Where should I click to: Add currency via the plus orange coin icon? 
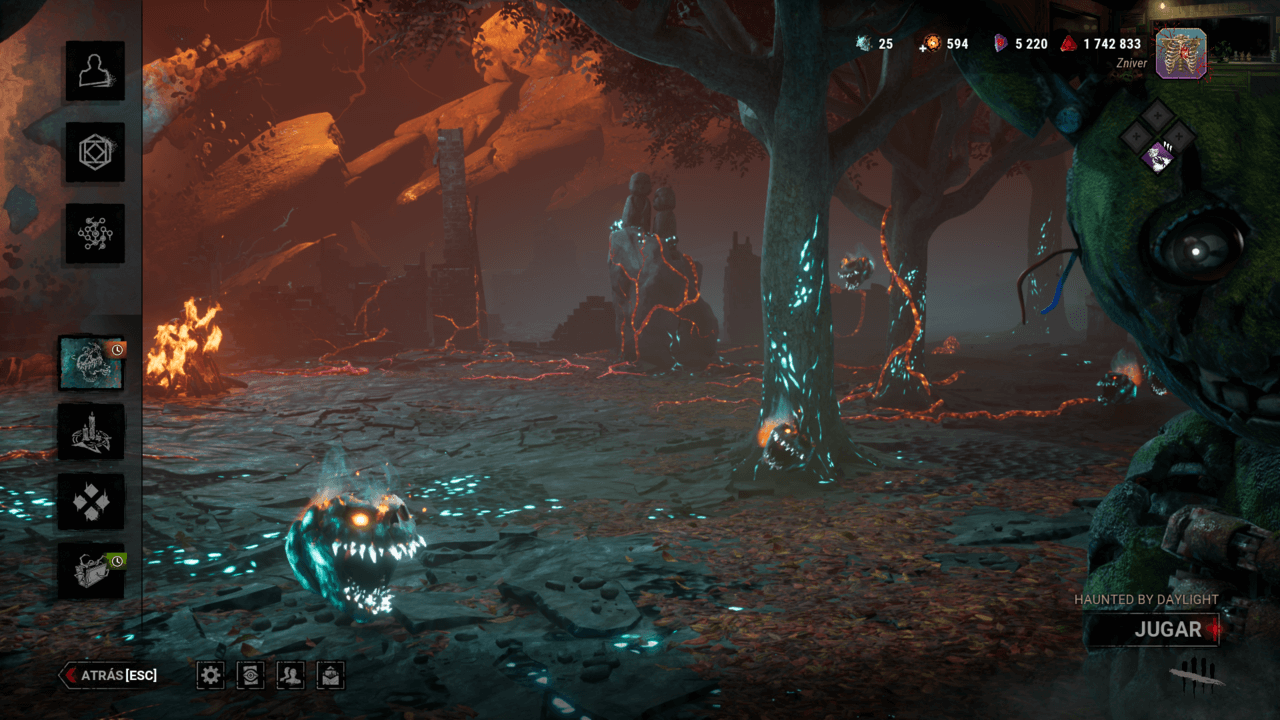(932, 44)
